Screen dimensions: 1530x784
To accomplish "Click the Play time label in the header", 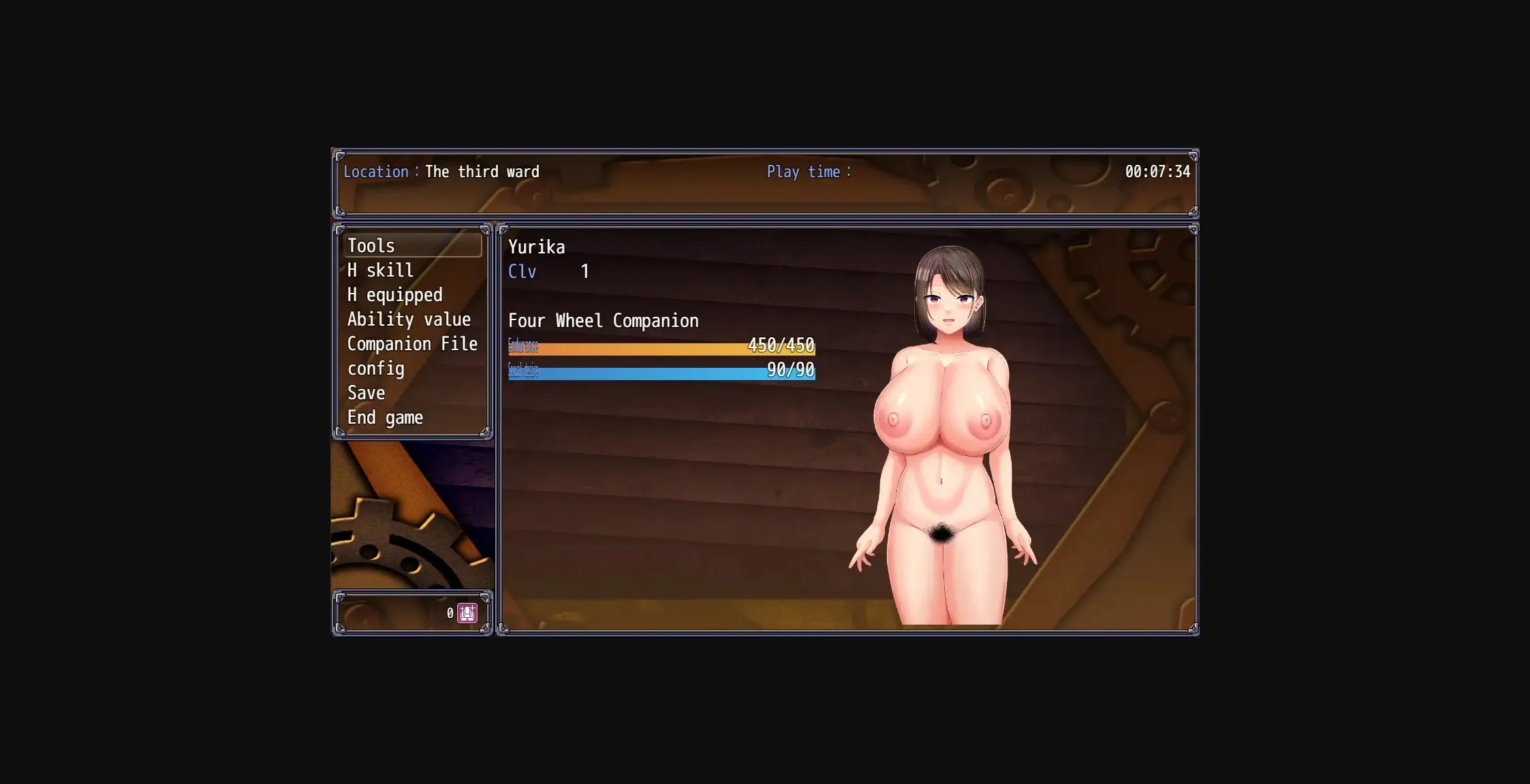I will (x=809, y=172).
